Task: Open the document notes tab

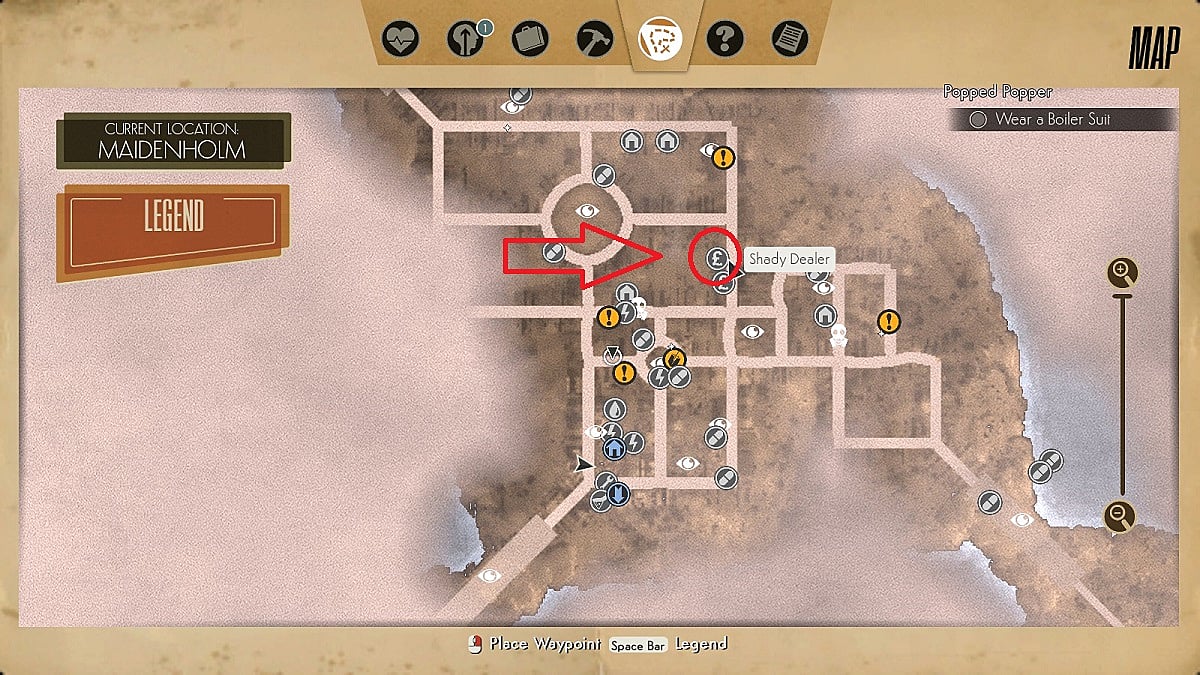Action: click(789, 40)
